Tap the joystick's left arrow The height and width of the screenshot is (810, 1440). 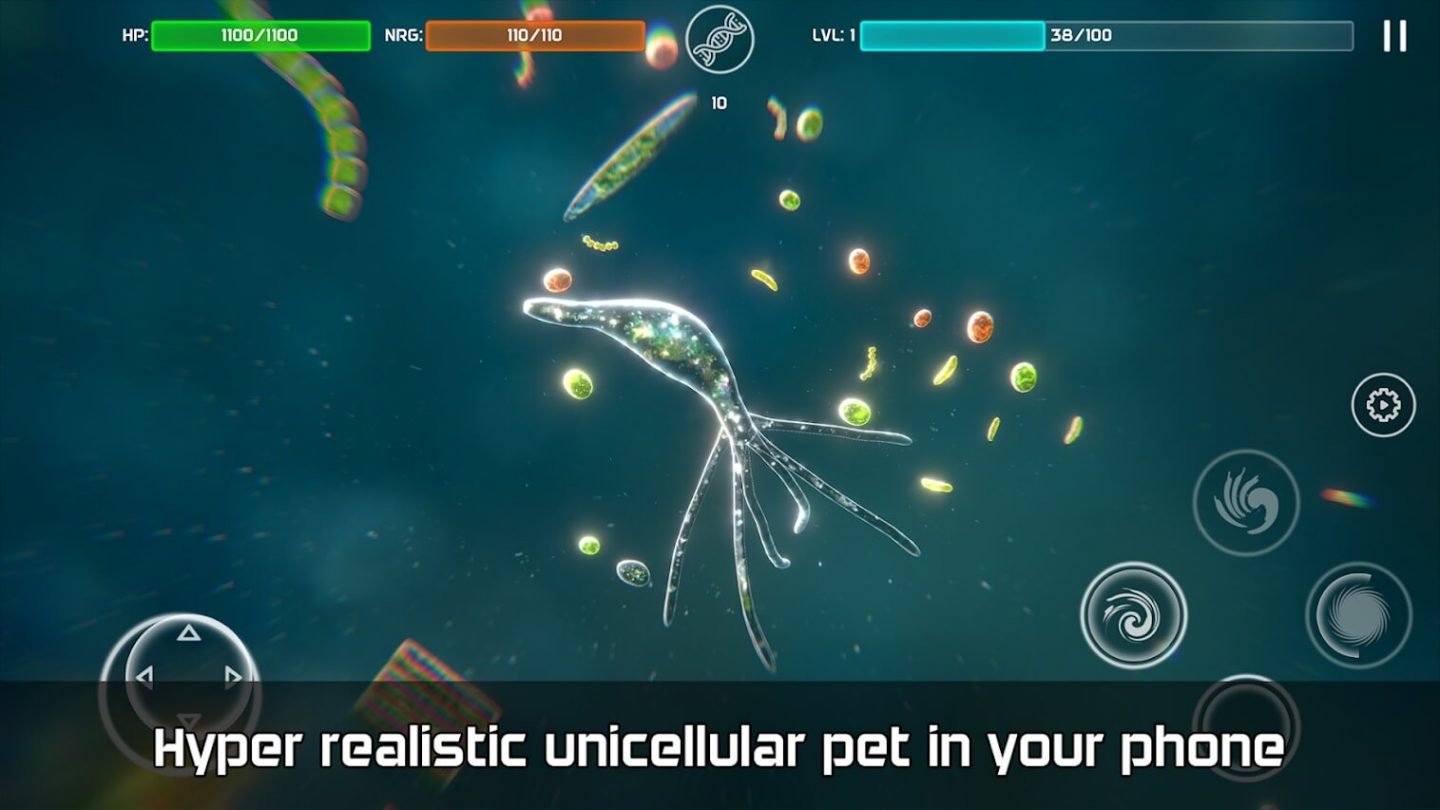144,678
